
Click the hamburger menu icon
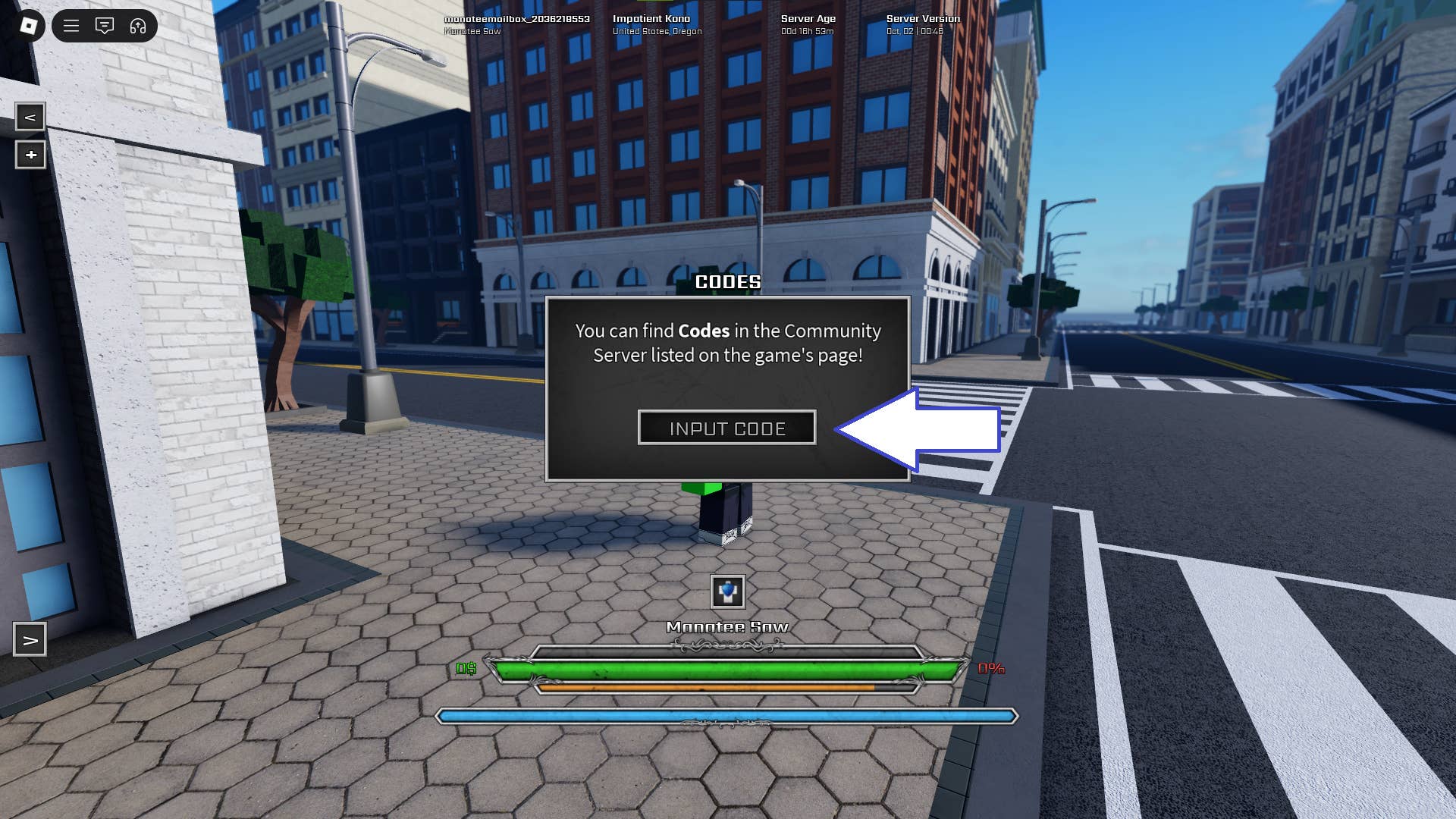click(x=71, y=26)
